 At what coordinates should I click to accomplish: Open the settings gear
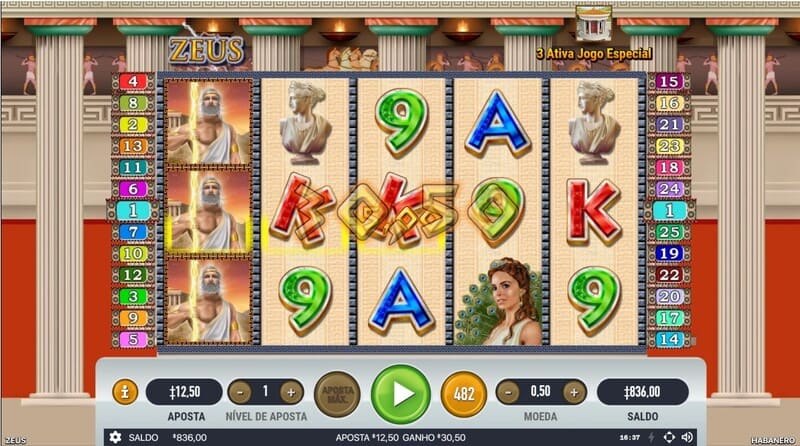click(115, 437)
